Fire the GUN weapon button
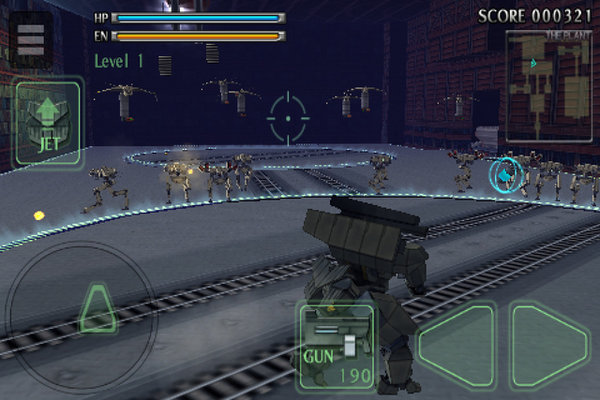This screenshot has height=400, width=600. 336,346
